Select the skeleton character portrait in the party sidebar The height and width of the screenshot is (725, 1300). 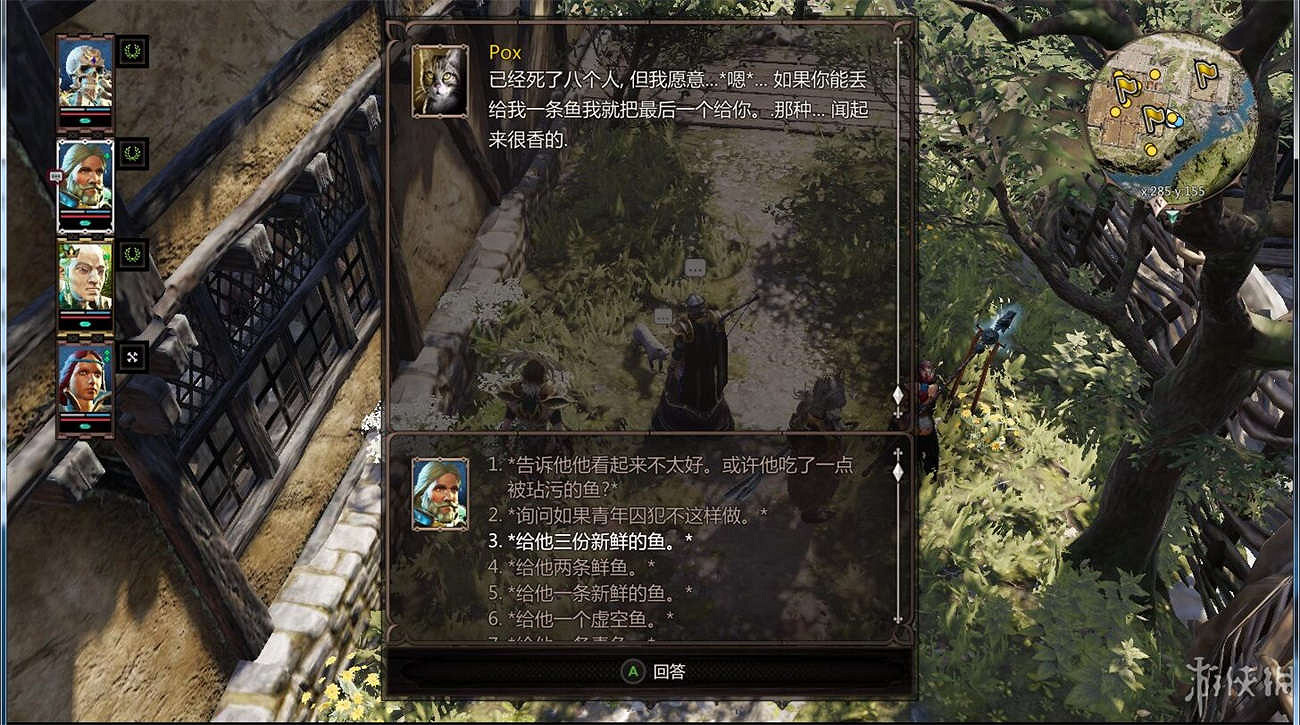coord(85,75)
